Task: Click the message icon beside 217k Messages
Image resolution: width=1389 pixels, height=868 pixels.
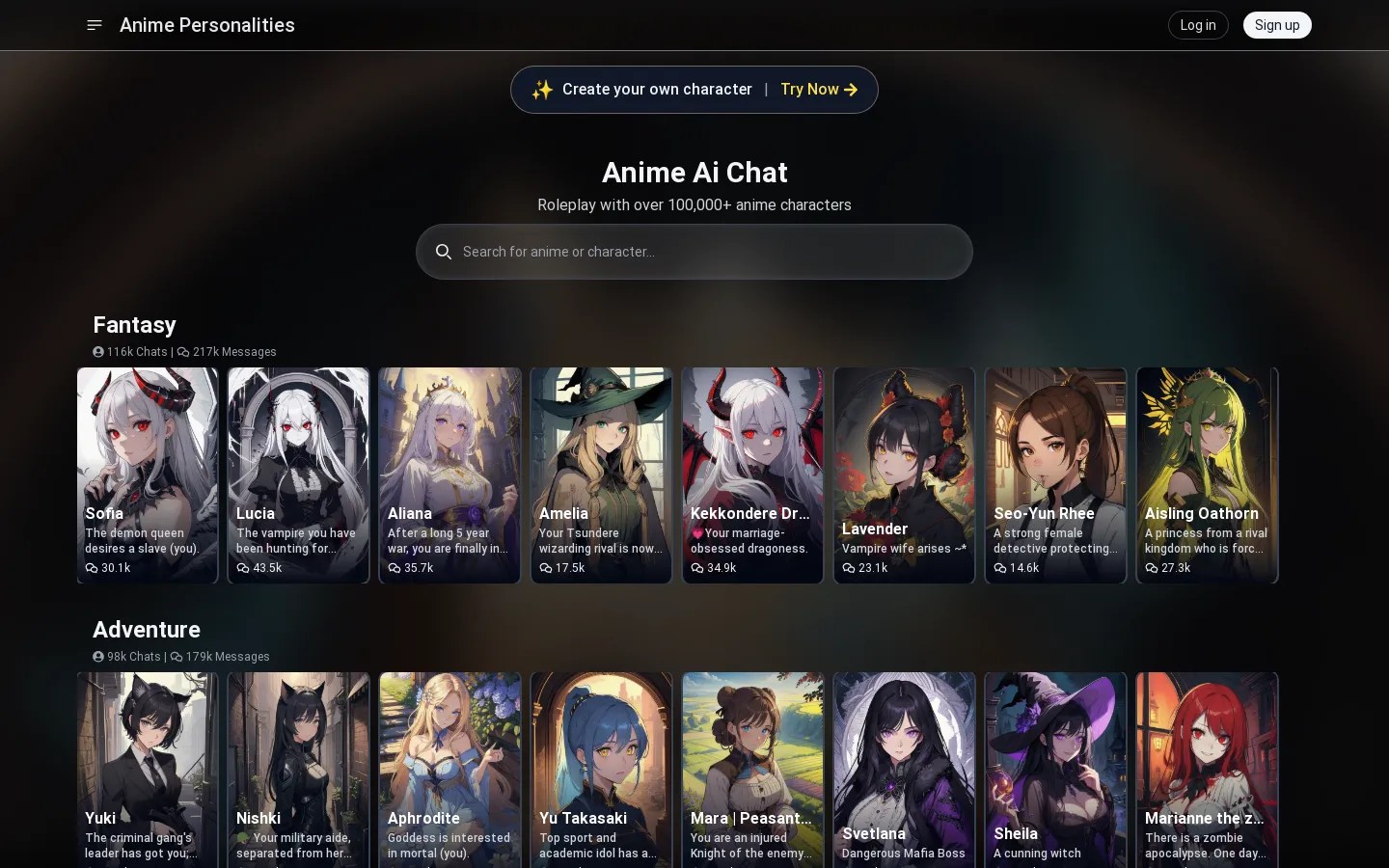Action: [x=181, y=352]
